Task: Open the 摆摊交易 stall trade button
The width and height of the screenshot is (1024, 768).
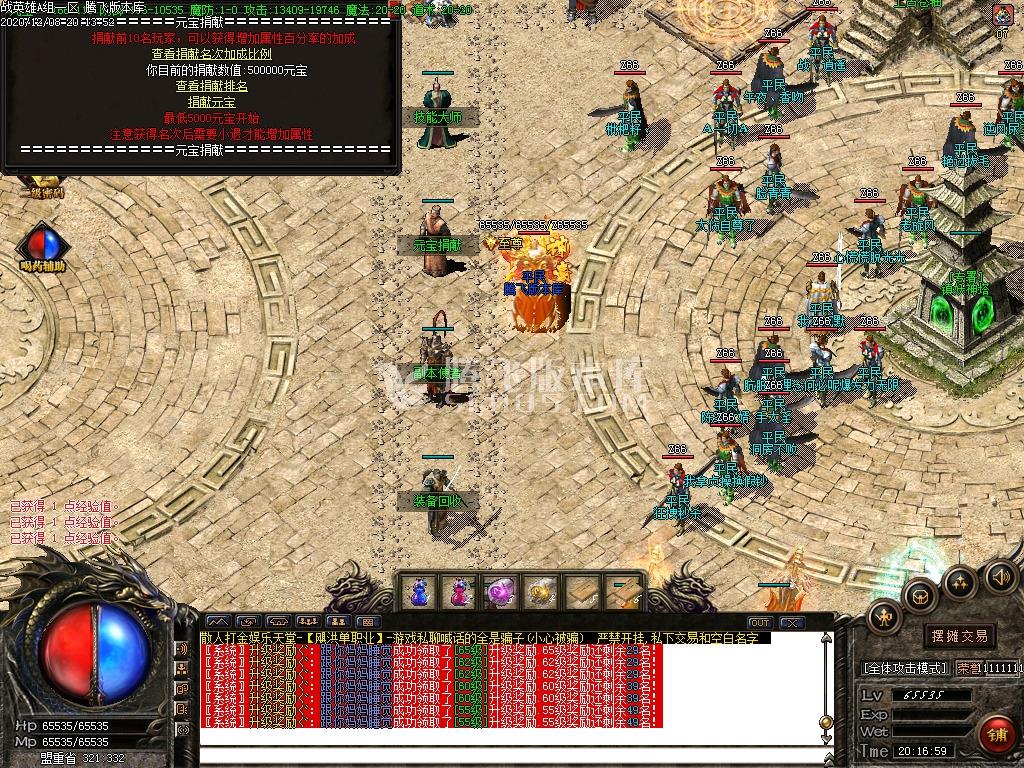Action: tap(958, 636)
